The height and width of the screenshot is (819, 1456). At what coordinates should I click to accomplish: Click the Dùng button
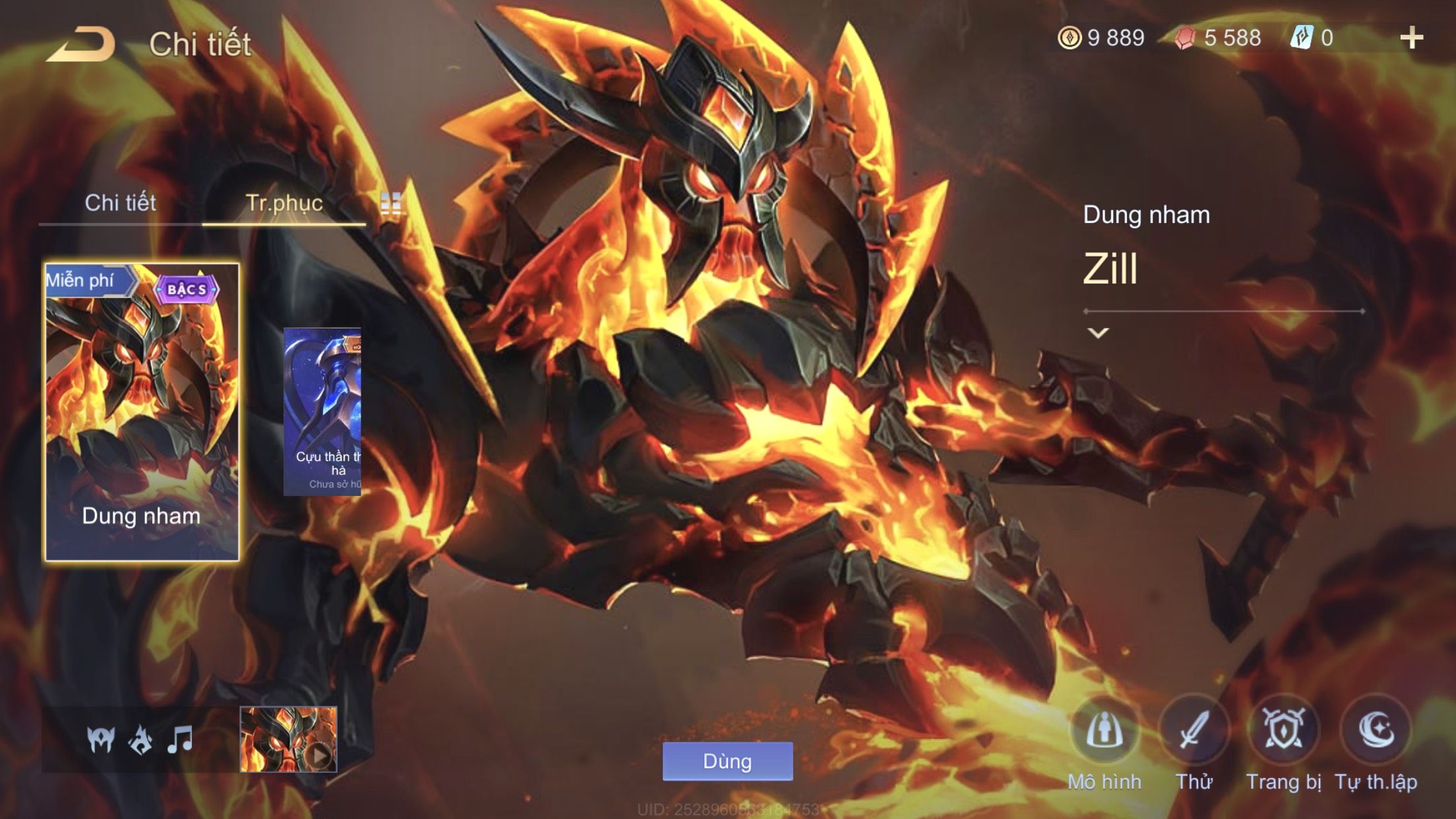pos(727,762)
